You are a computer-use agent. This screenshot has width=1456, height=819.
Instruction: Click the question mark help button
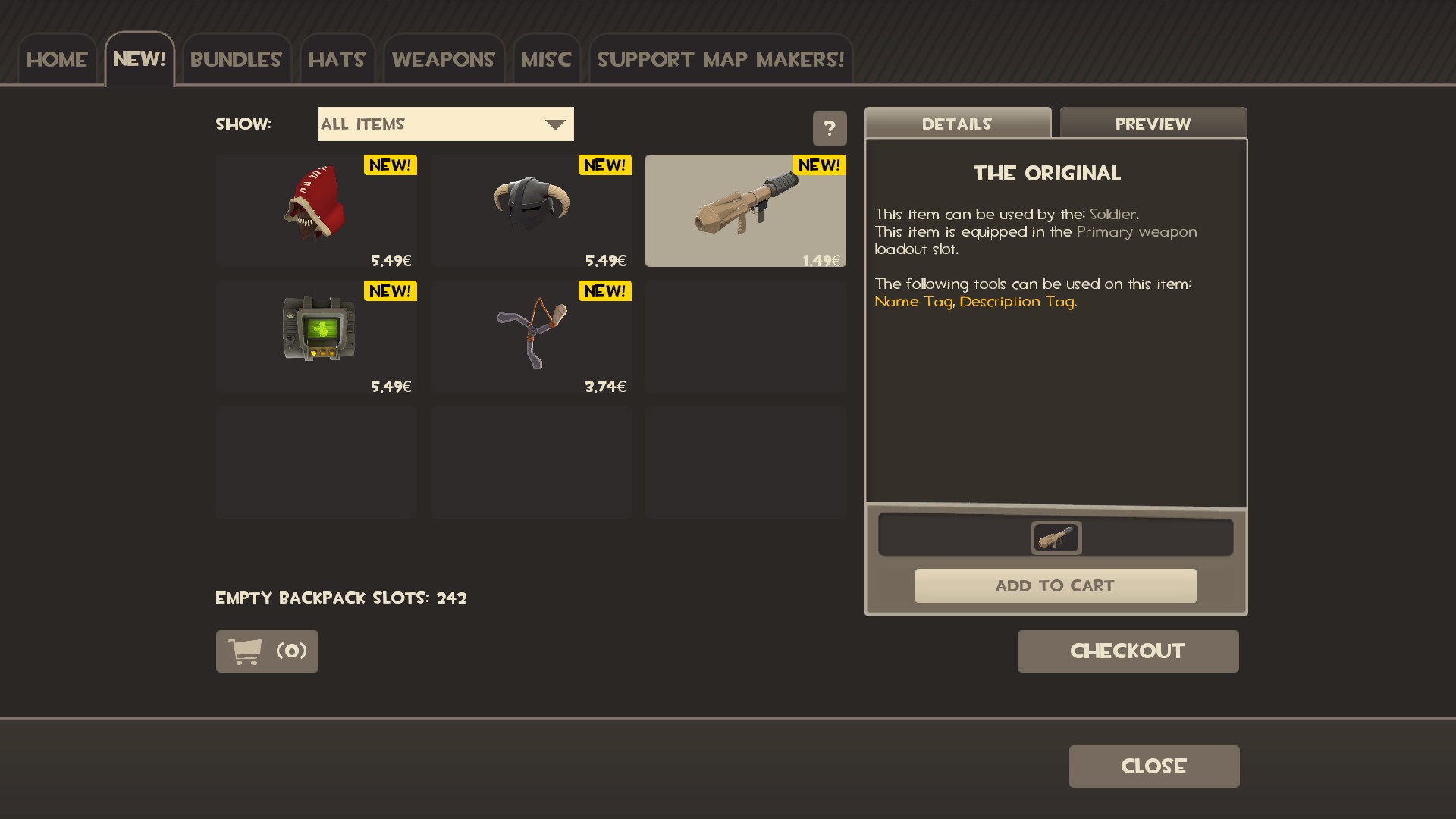click(x=830, y=128)
